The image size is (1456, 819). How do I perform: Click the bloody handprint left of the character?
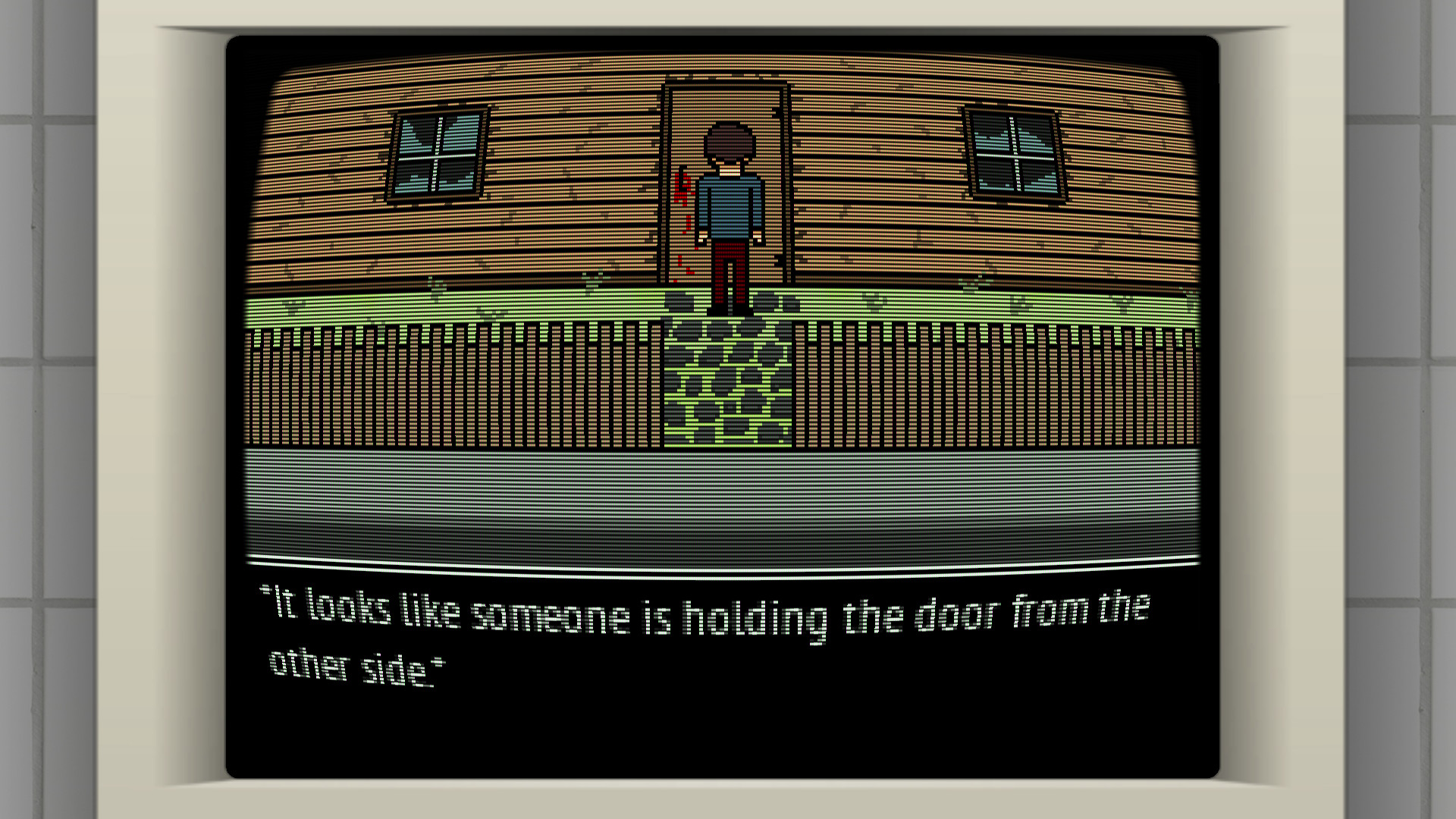click(682, 197)
